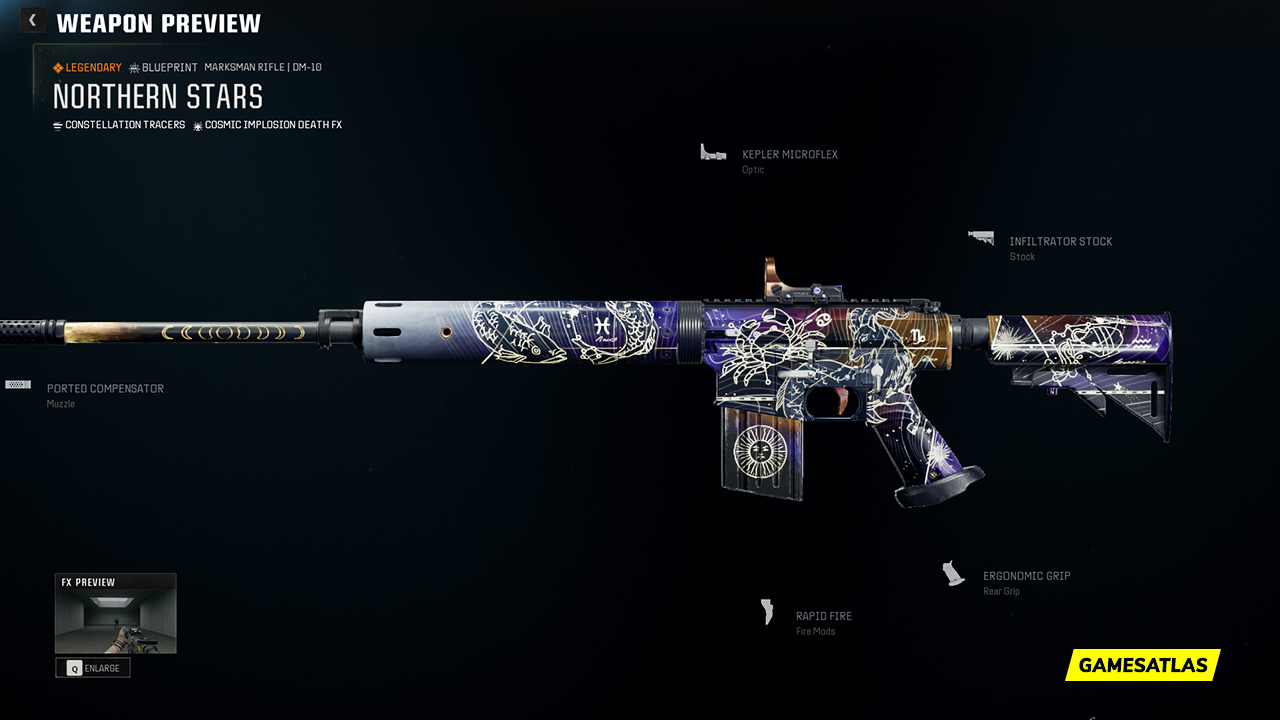Click the GamesAtlas watermark logo
Image resolution: width=1280 pixels, height=720 pixels.
[x=1142, y=665]
